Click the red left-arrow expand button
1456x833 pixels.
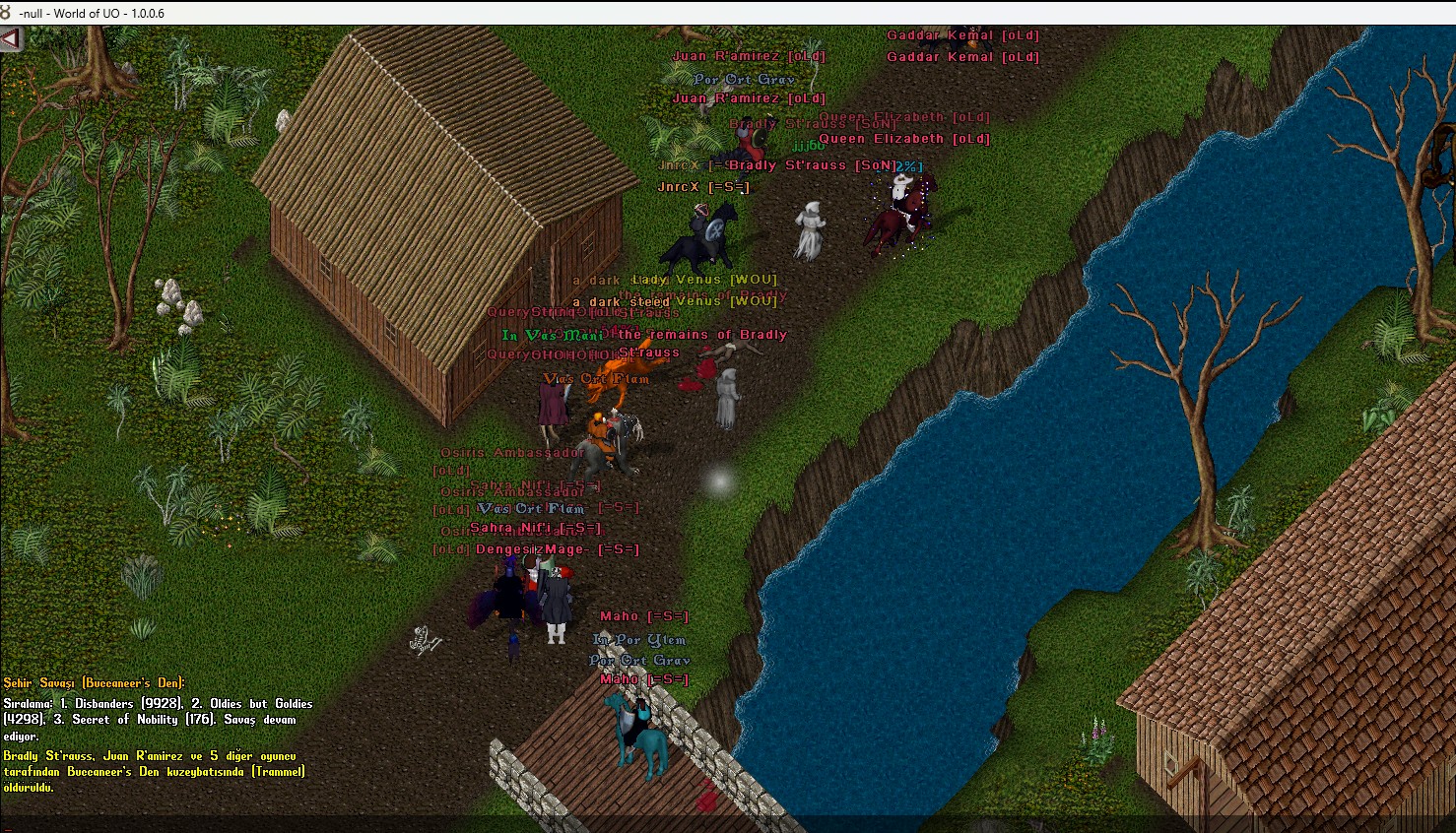coord(11,39)
